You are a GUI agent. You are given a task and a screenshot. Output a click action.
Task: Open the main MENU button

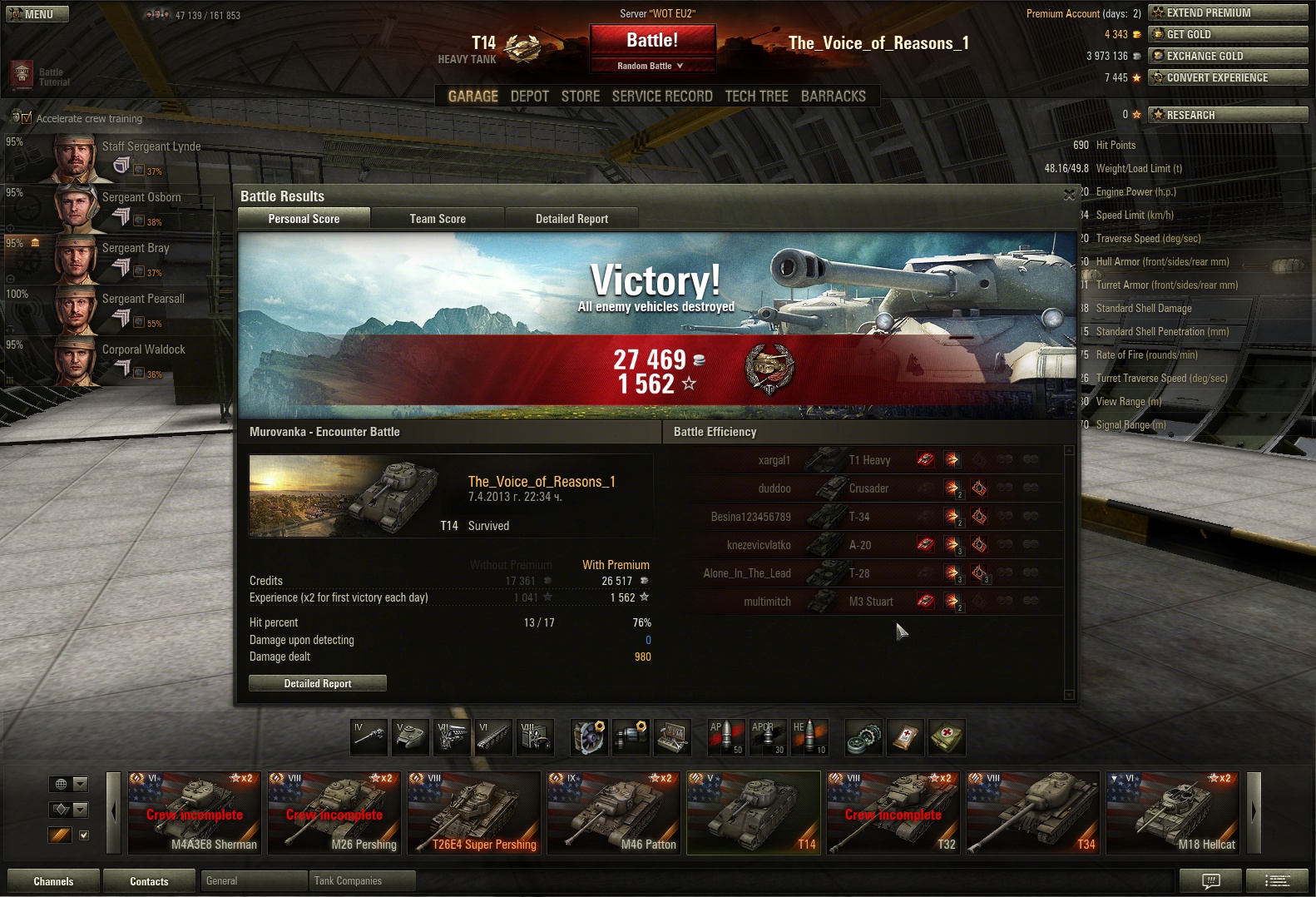click(37, 14)
